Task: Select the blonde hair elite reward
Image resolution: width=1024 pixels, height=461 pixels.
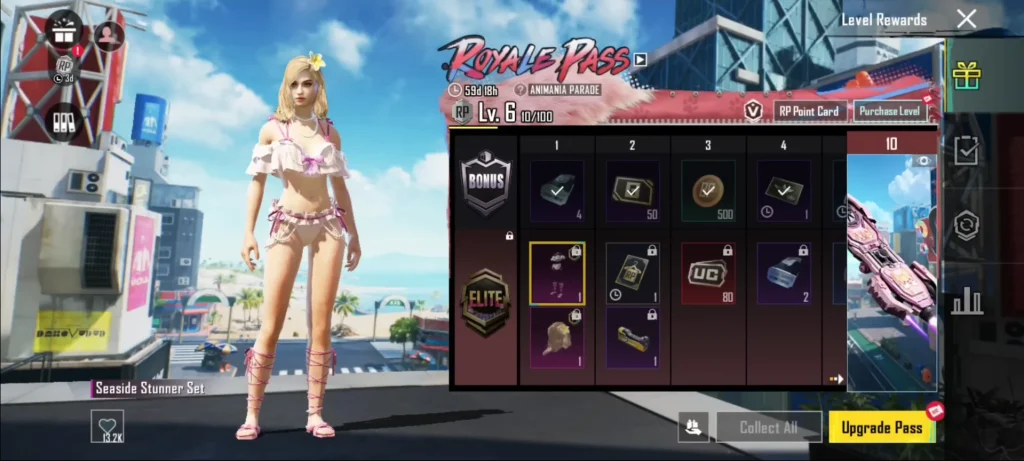Action: [557, 337]
